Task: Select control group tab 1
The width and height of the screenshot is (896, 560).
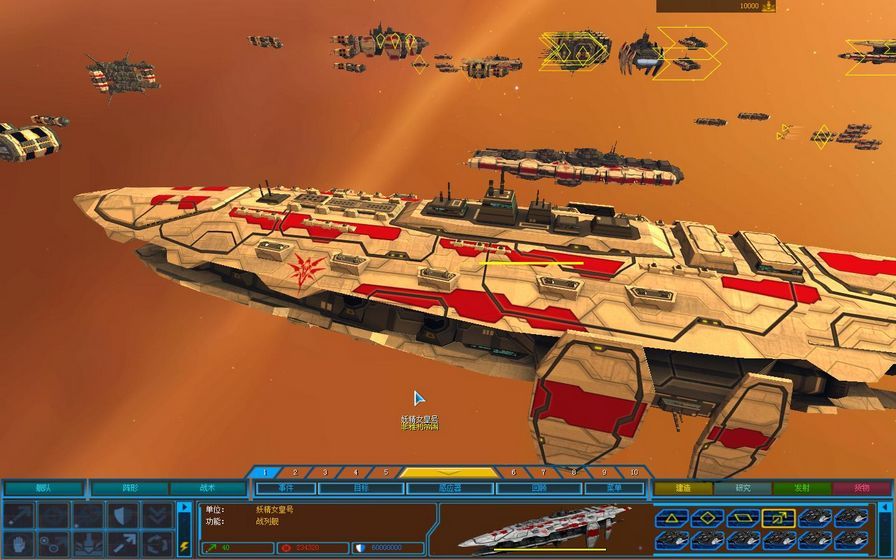Action: [264, 472]
